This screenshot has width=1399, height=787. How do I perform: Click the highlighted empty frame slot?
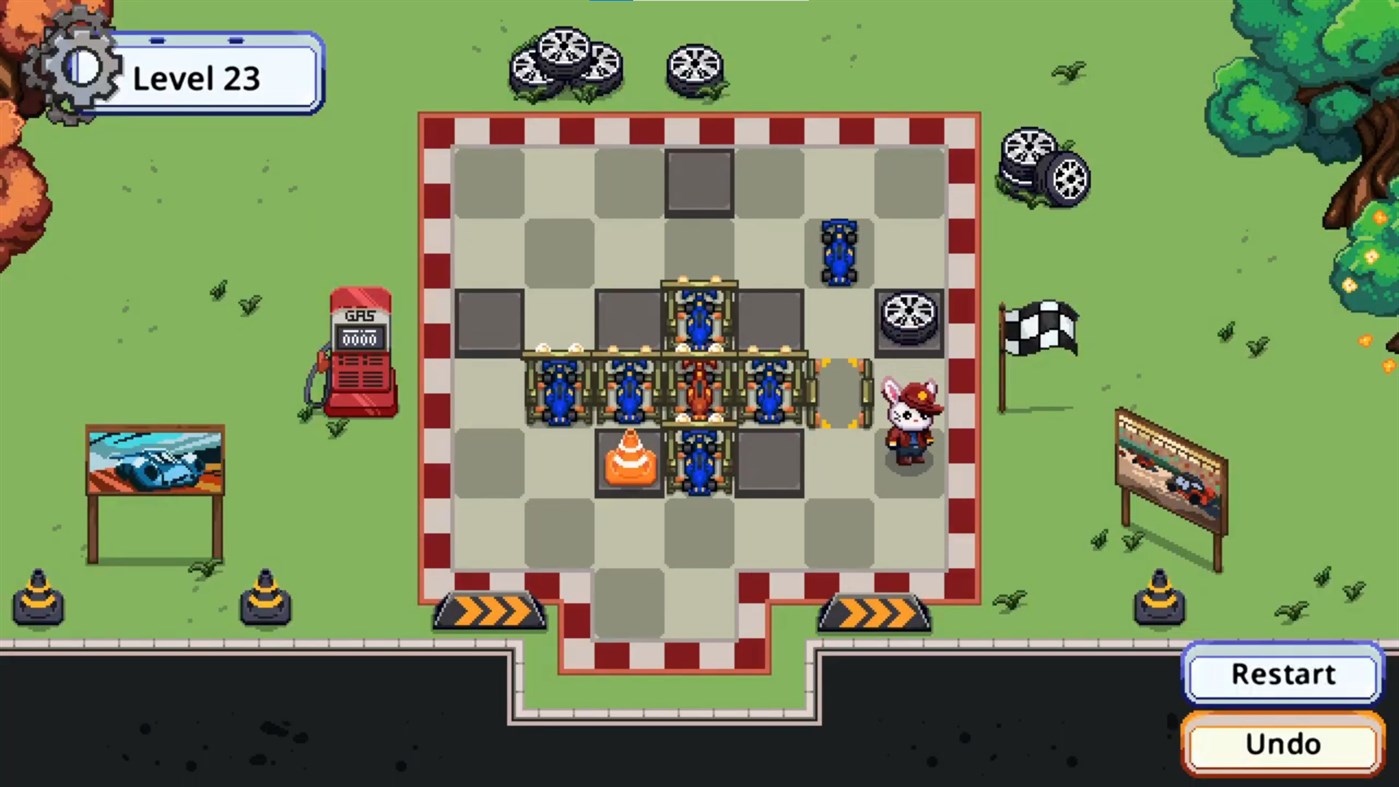coord(838,395)
